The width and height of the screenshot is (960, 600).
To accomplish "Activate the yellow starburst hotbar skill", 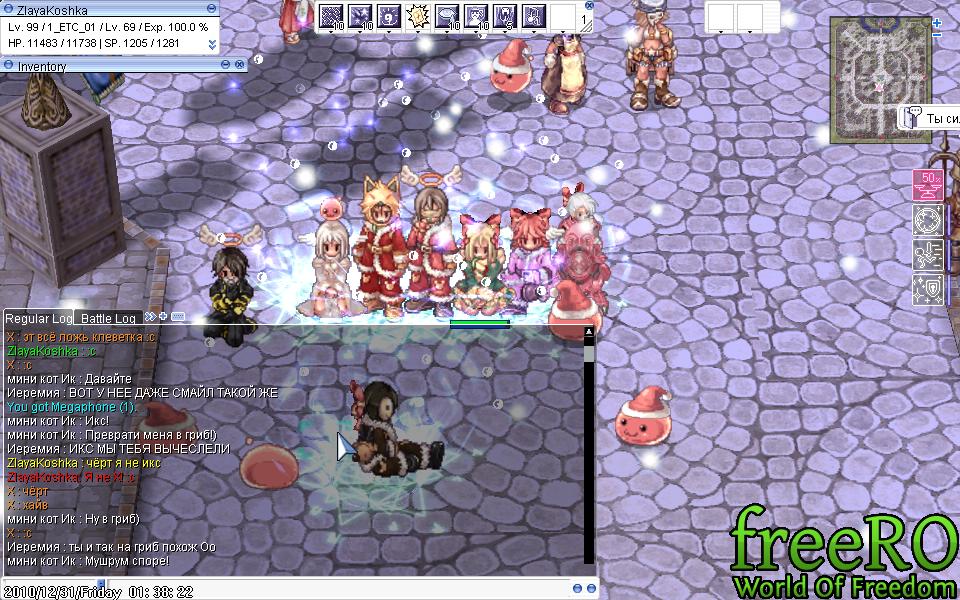I will point(418,16).
